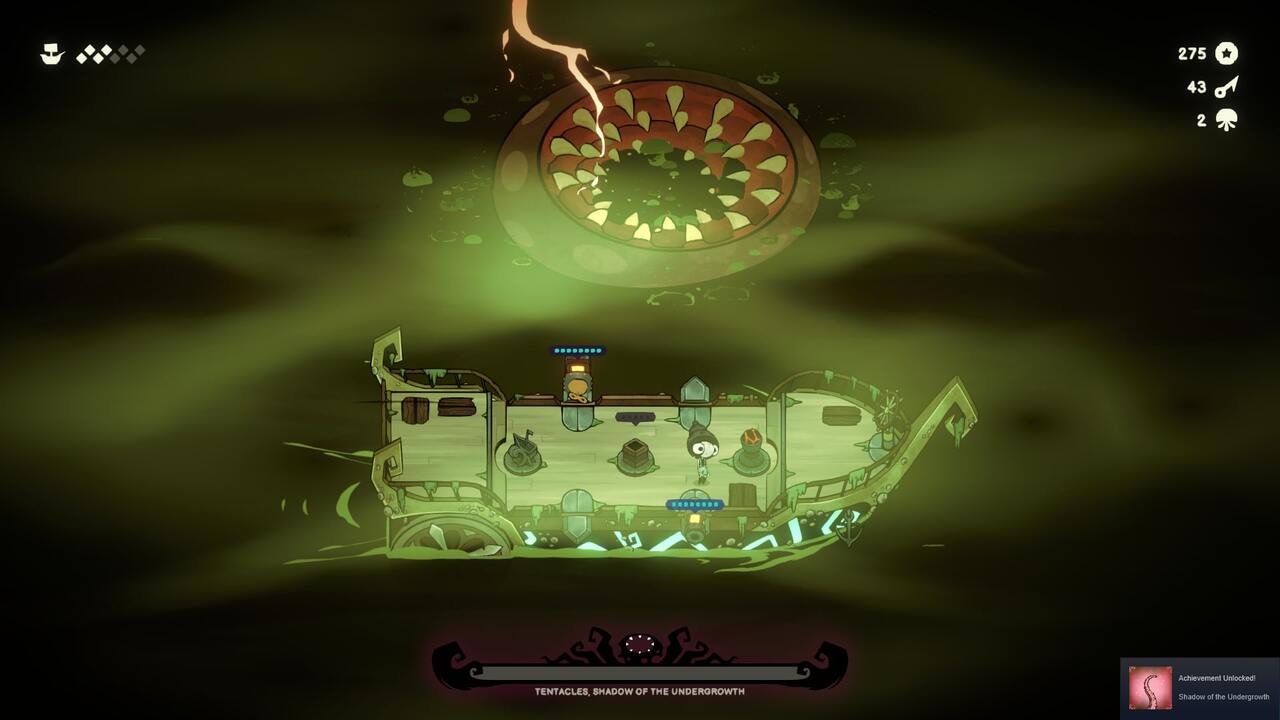
Task: Select the grey cannon on the upper platform
Action: pos(579,384)
